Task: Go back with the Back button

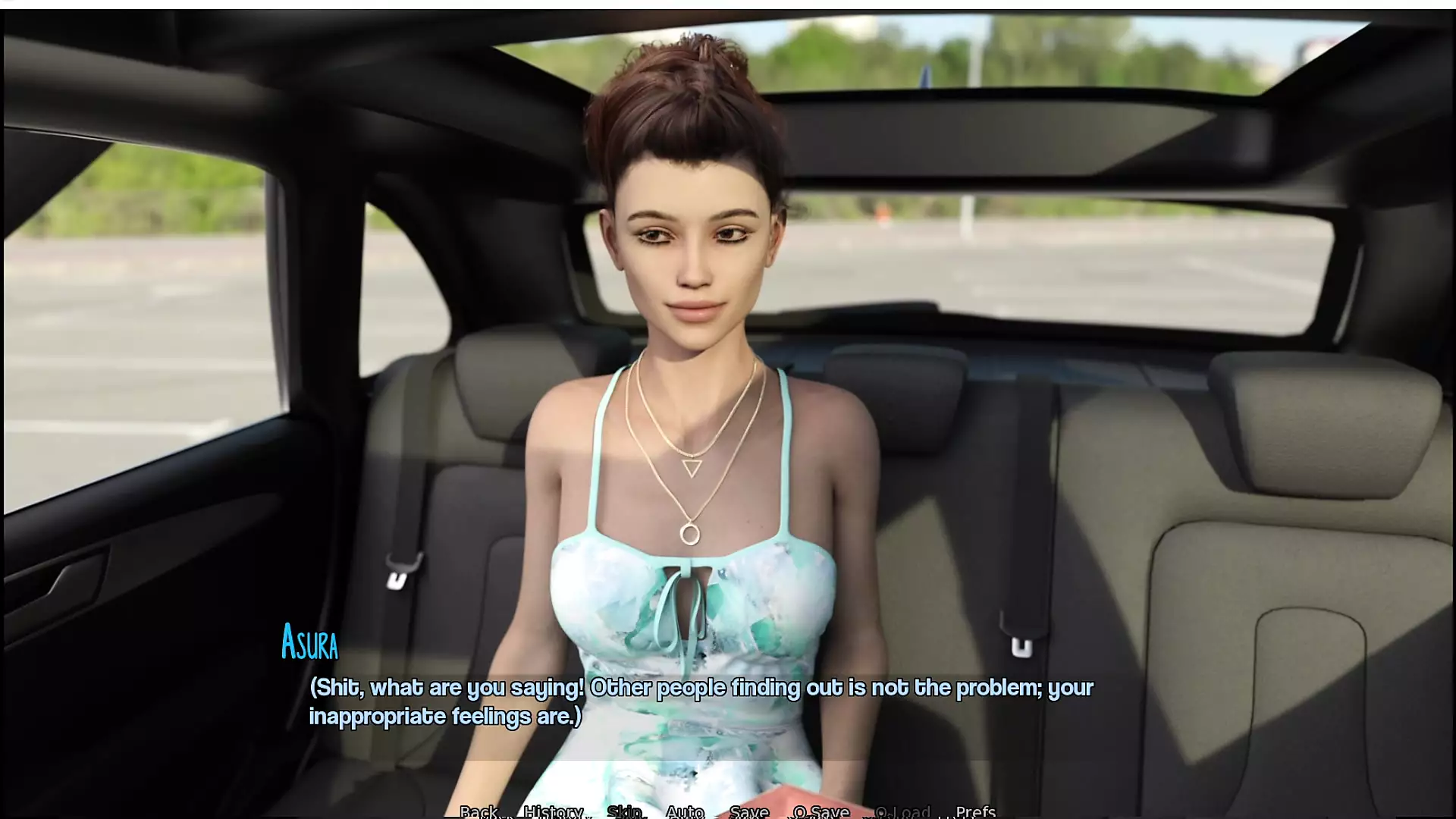Action: tap(479, 811)
